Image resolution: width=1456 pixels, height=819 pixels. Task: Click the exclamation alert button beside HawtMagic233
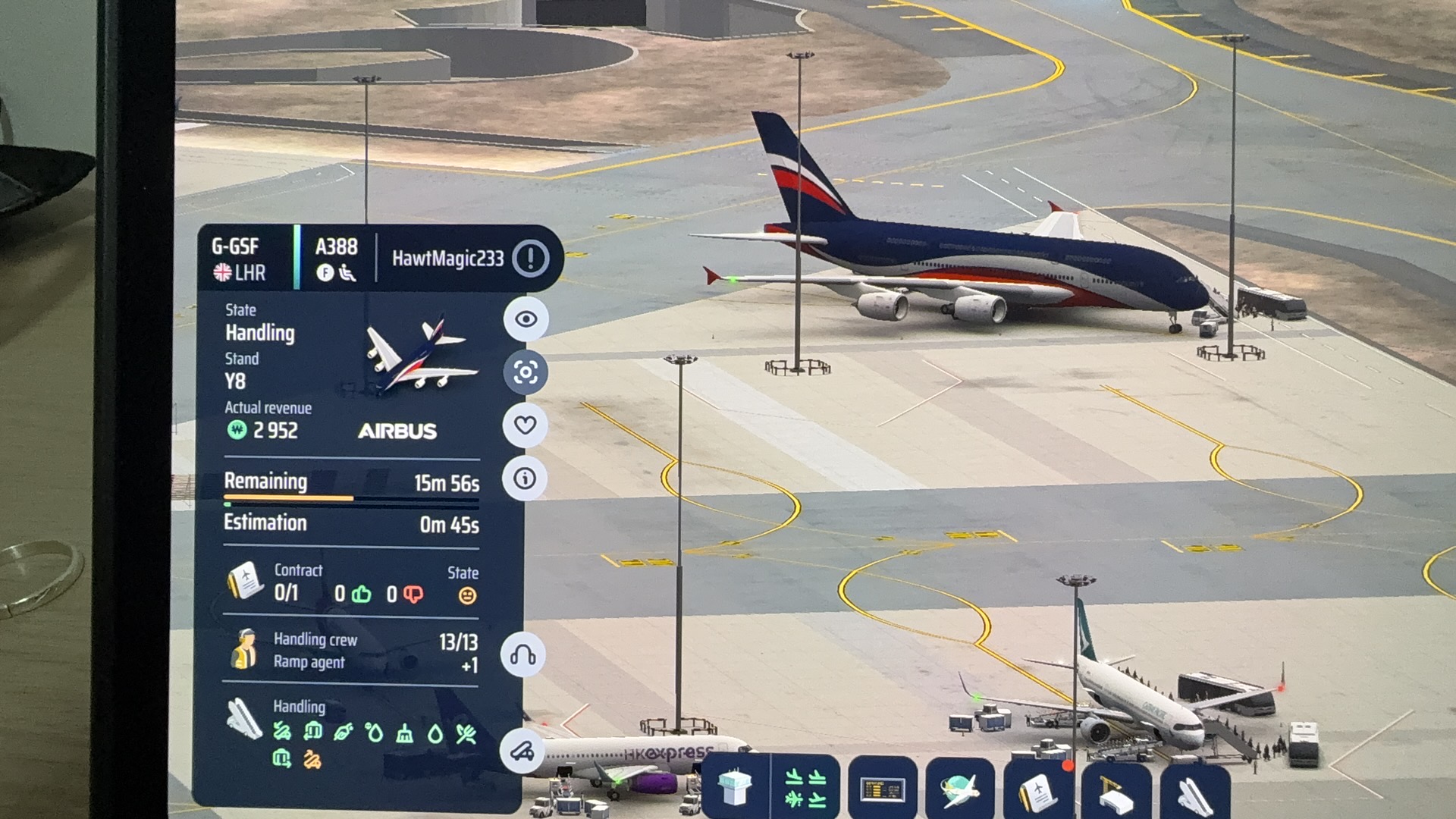[x=530, y=259]
